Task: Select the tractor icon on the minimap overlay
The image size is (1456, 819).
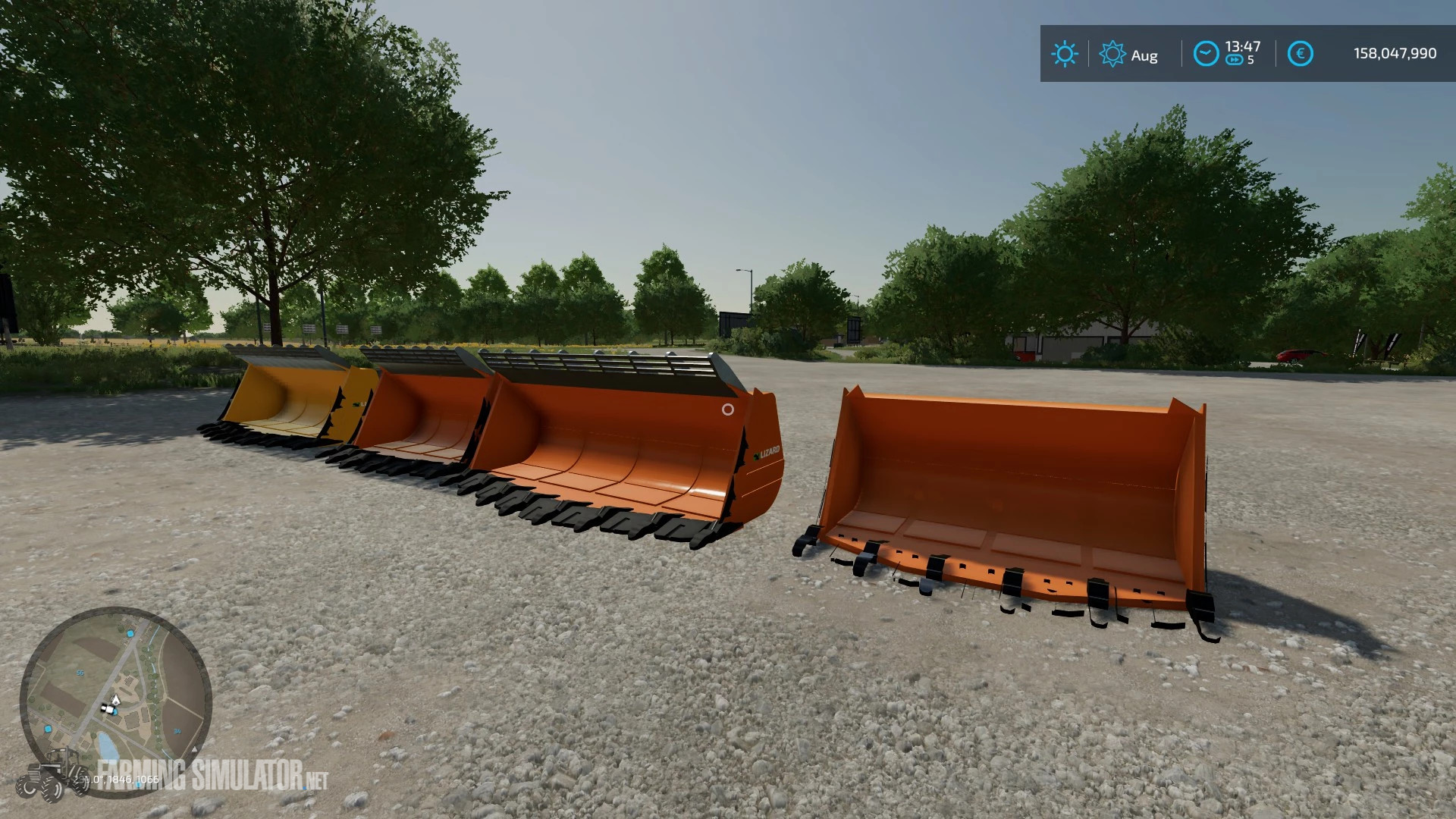Action: pos(53,773)
